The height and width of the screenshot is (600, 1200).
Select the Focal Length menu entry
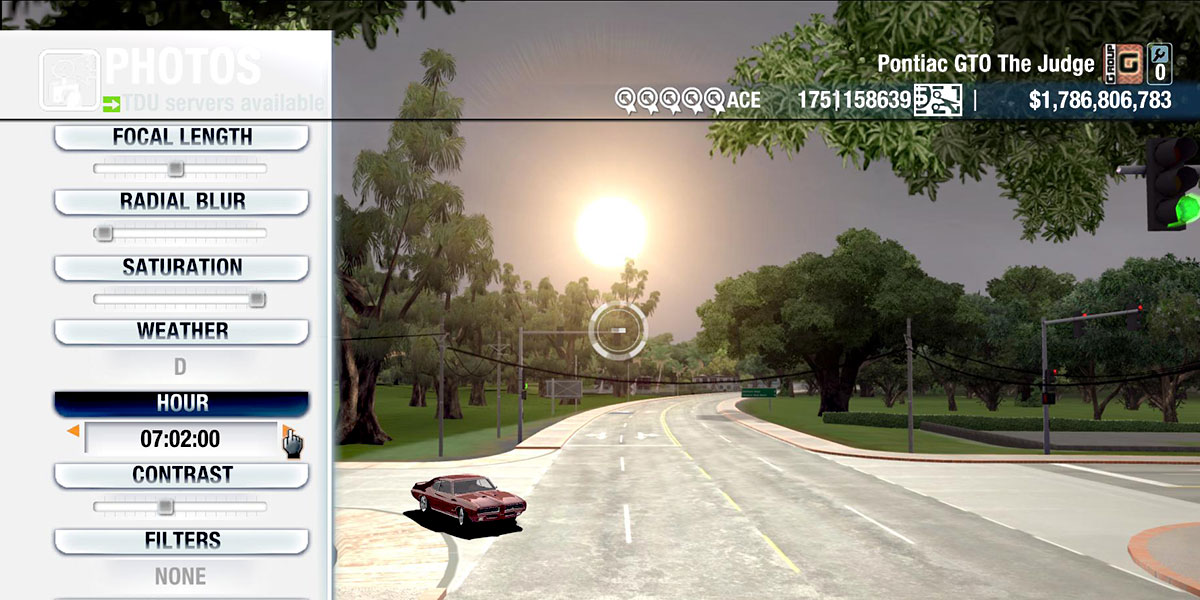click(181, 137)
